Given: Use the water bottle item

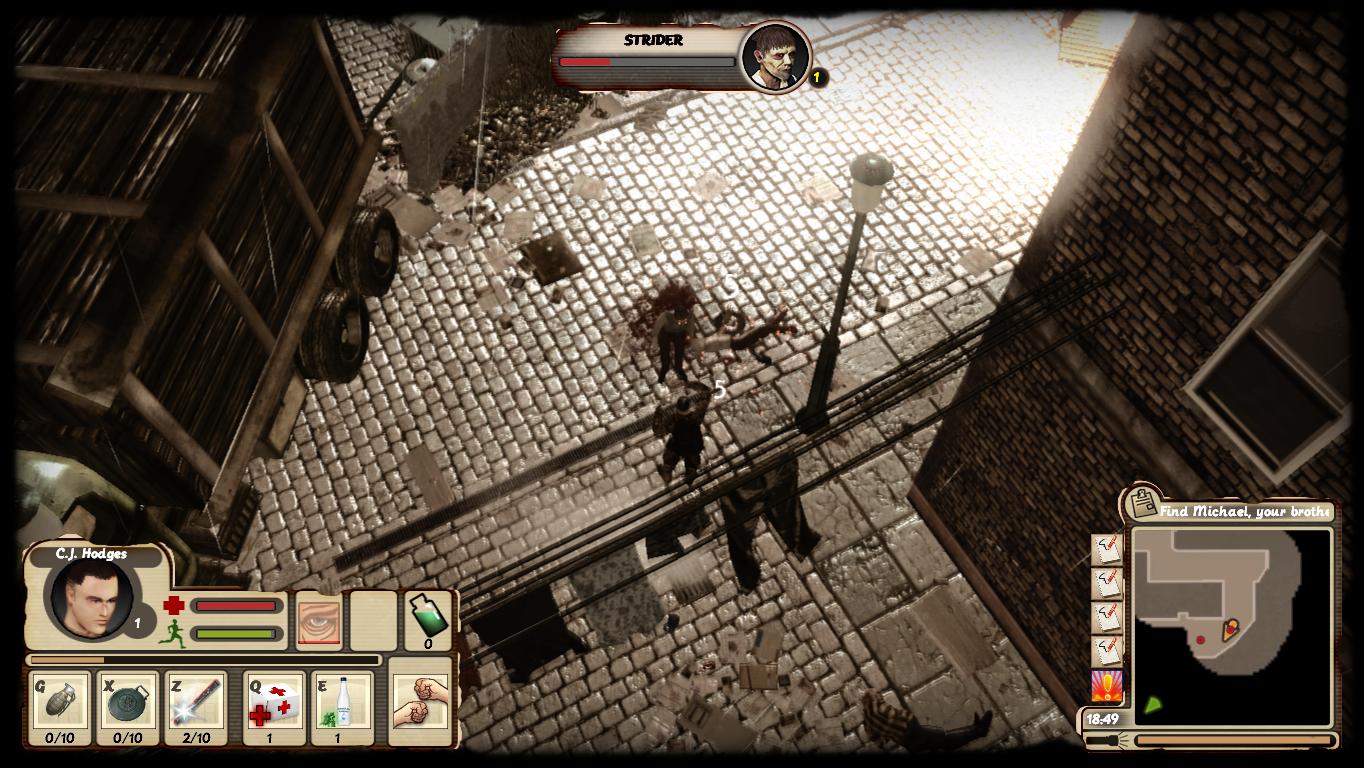Looking at the screenshot, I should click(342, 707).
